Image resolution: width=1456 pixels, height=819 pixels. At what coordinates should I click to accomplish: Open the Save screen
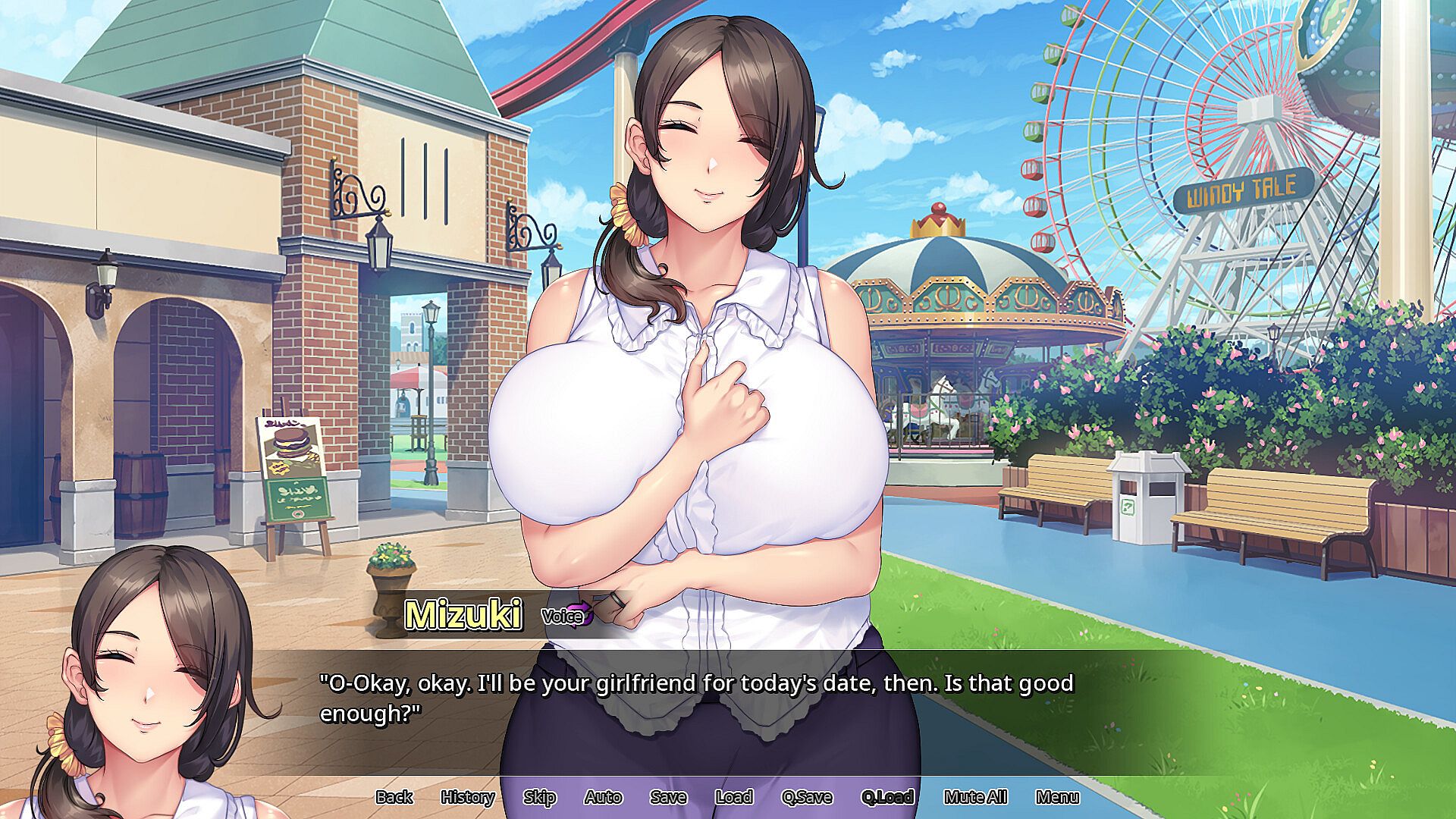pyautogui.click(x=668, y=797)
